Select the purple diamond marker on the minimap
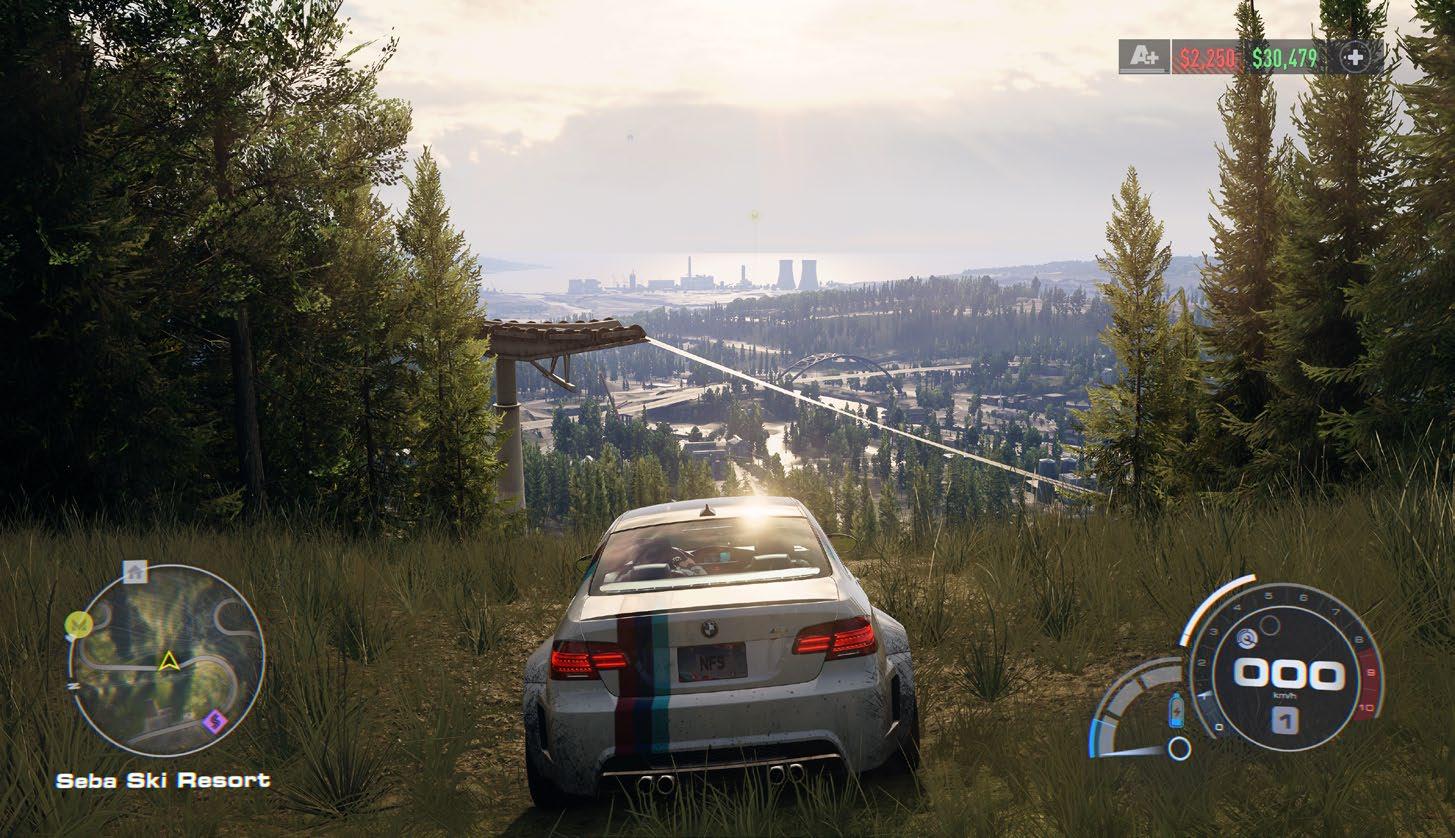The image size is (1455, 838). tap(212, 721)
